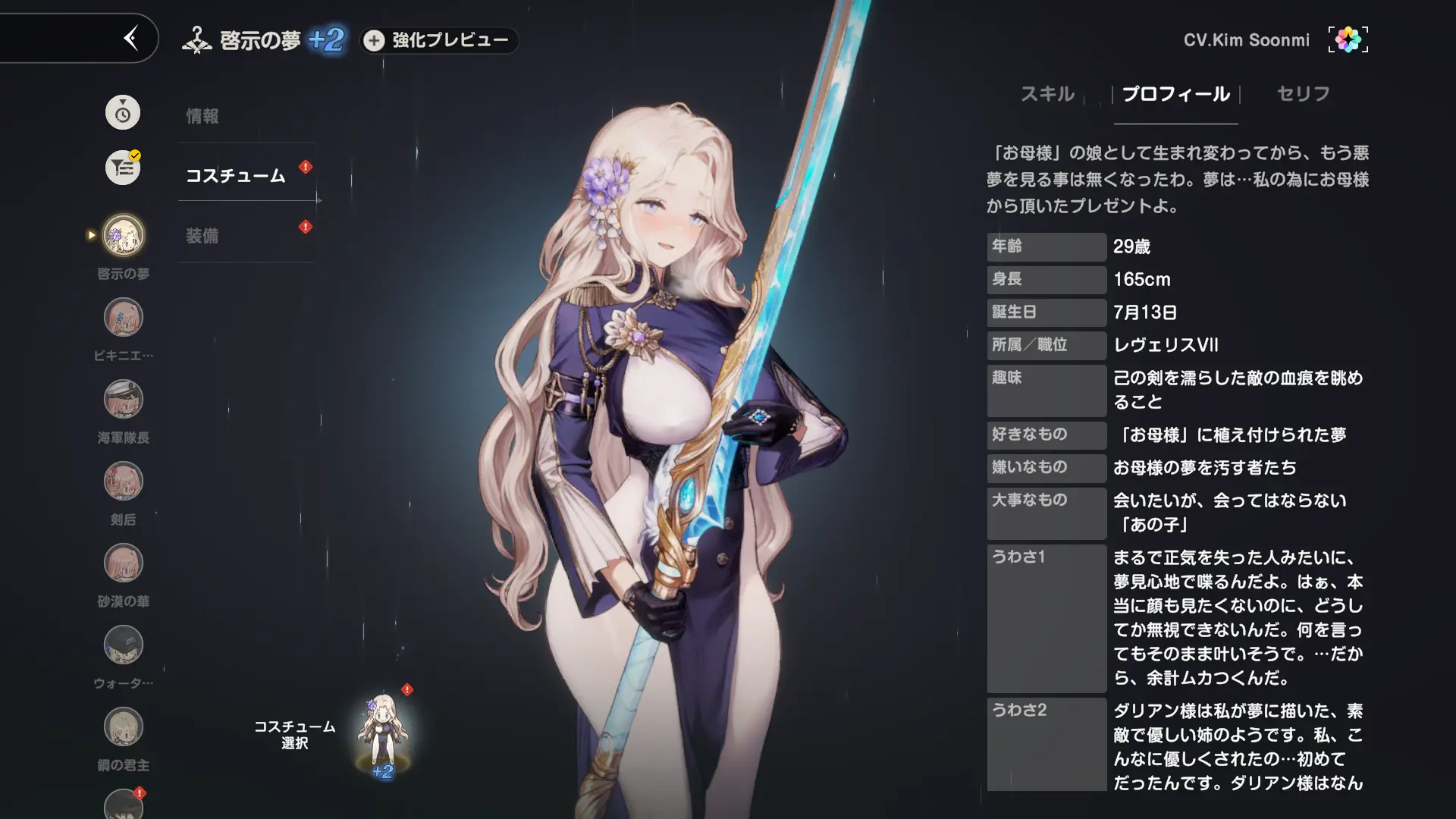Image resolution: width=1456 pixels, height=819 pixels.
Task: Select the 啓示の夢 costume portrait
Action: [124, 235]
